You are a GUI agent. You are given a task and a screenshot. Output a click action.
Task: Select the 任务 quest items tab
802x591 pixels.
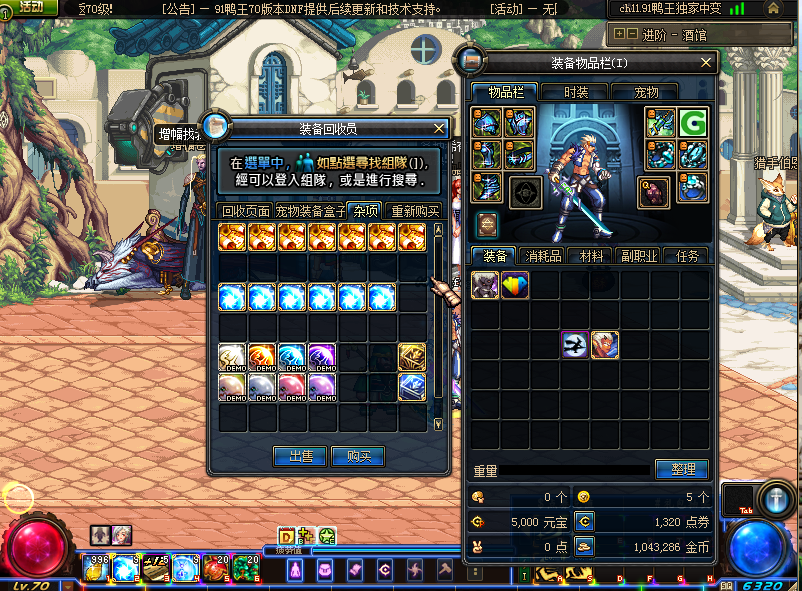(x=687, y=256)
